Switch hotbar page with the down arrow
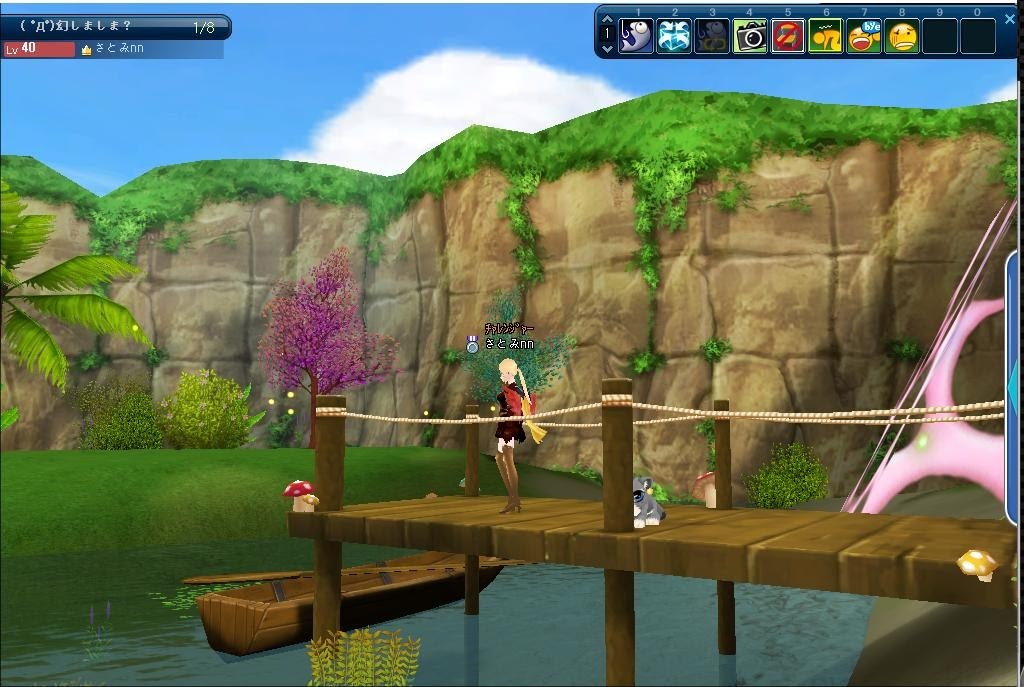Viewport: 1024px width, 687px height. click(x=606, y=46)
